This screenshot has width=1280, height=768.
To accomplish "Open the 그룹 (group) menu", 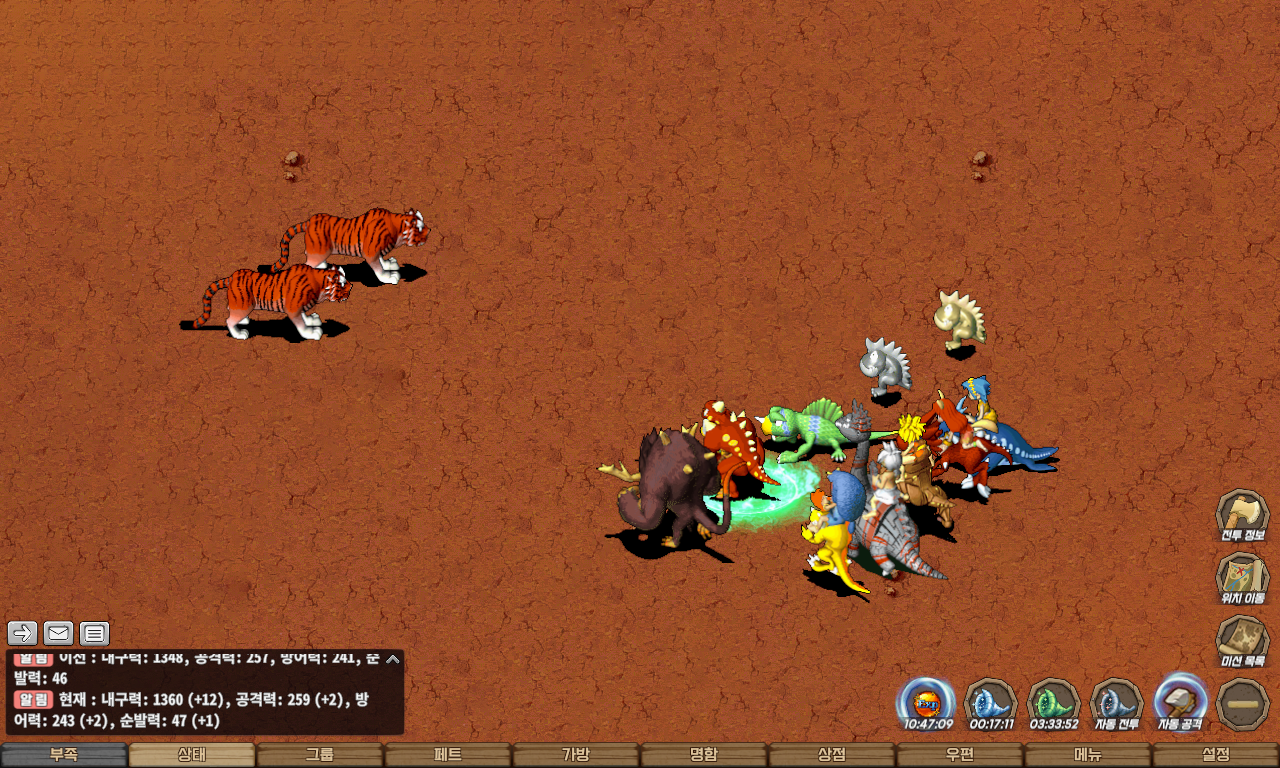I will pyautogui.click(x=320, y=755).
